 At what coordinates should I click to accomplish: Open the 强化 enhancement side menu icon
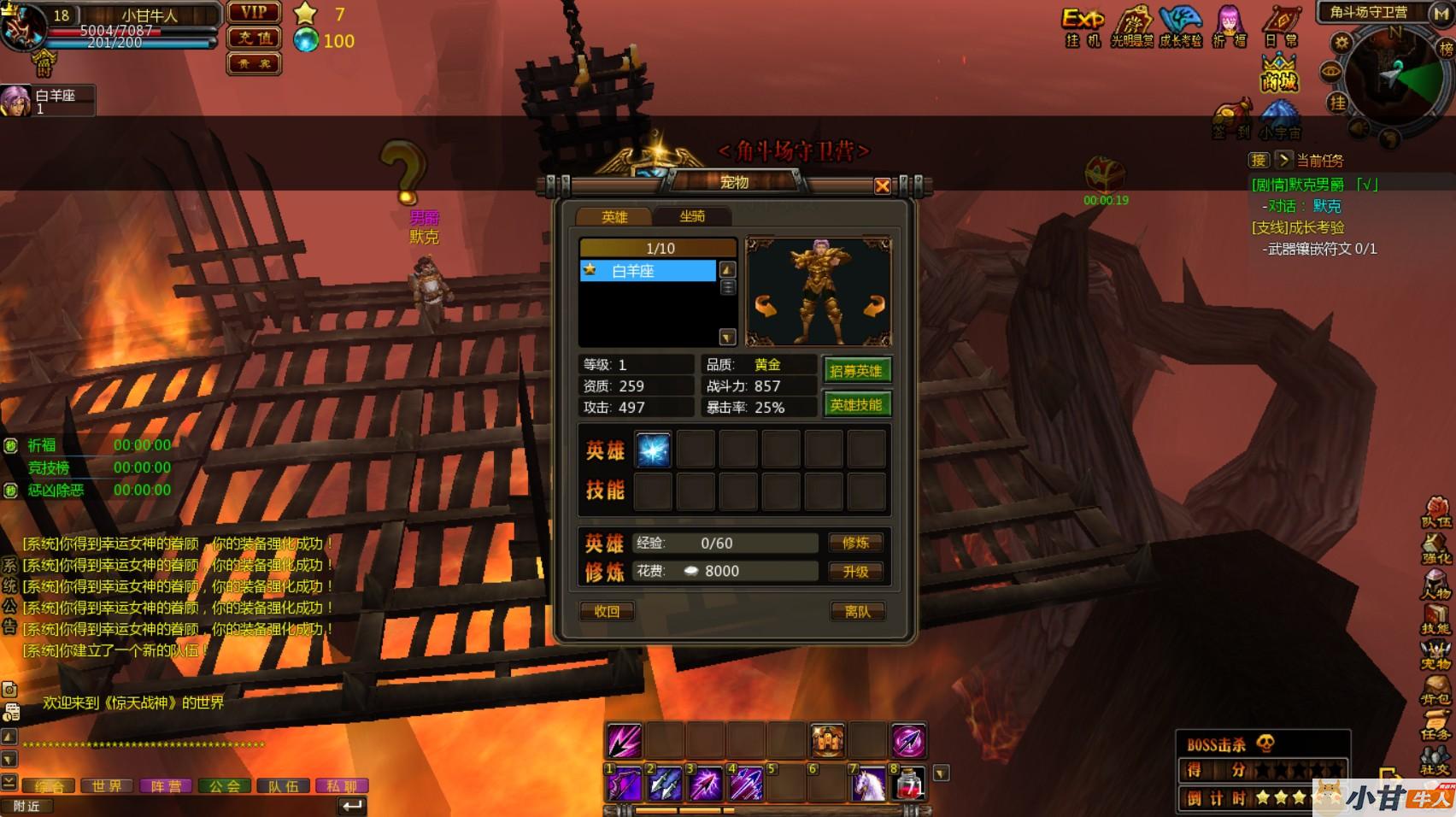click(x=1436, y=549)
